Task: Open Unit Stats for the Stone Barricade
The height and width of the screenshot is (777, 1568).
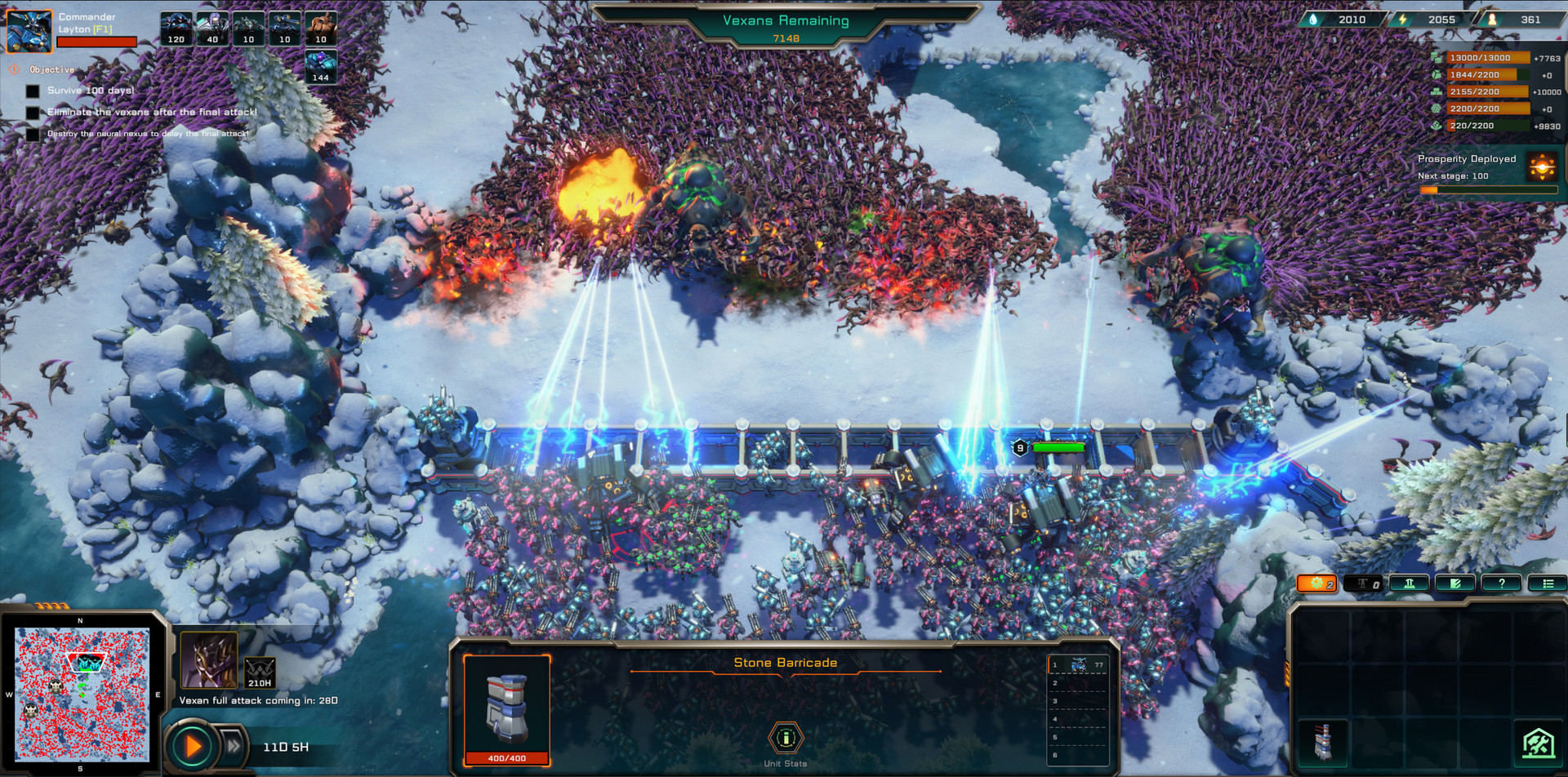Action: [785, 739]
